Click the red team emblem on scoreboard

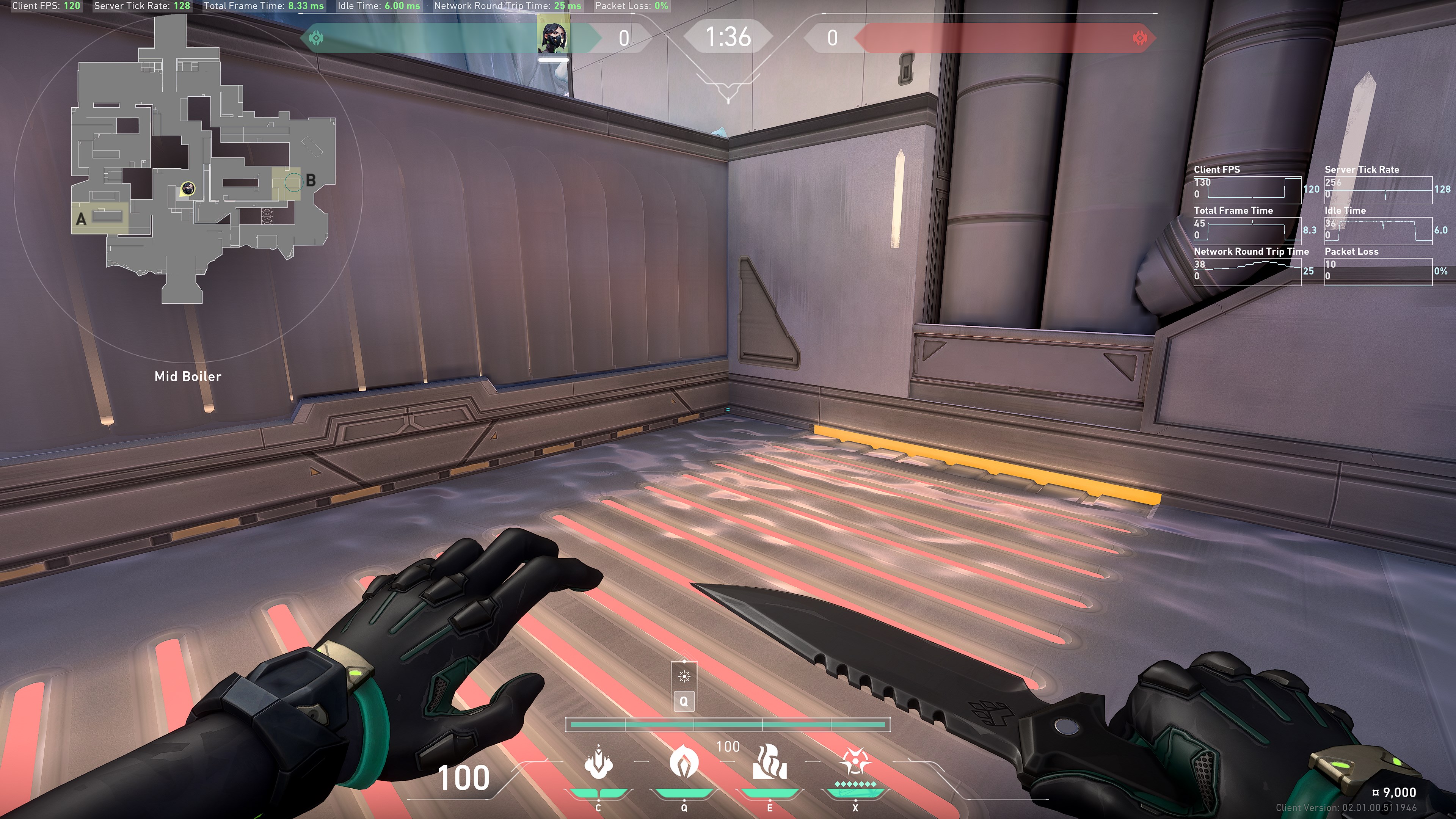[x=1139, y=38]
